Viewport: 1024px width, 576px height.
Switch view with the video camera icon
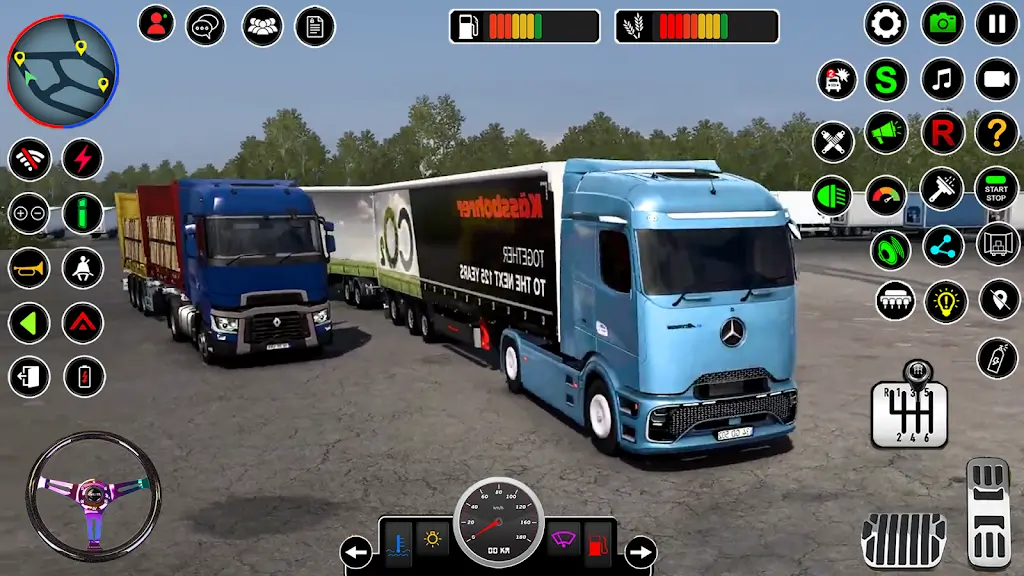tap(996, 79)
